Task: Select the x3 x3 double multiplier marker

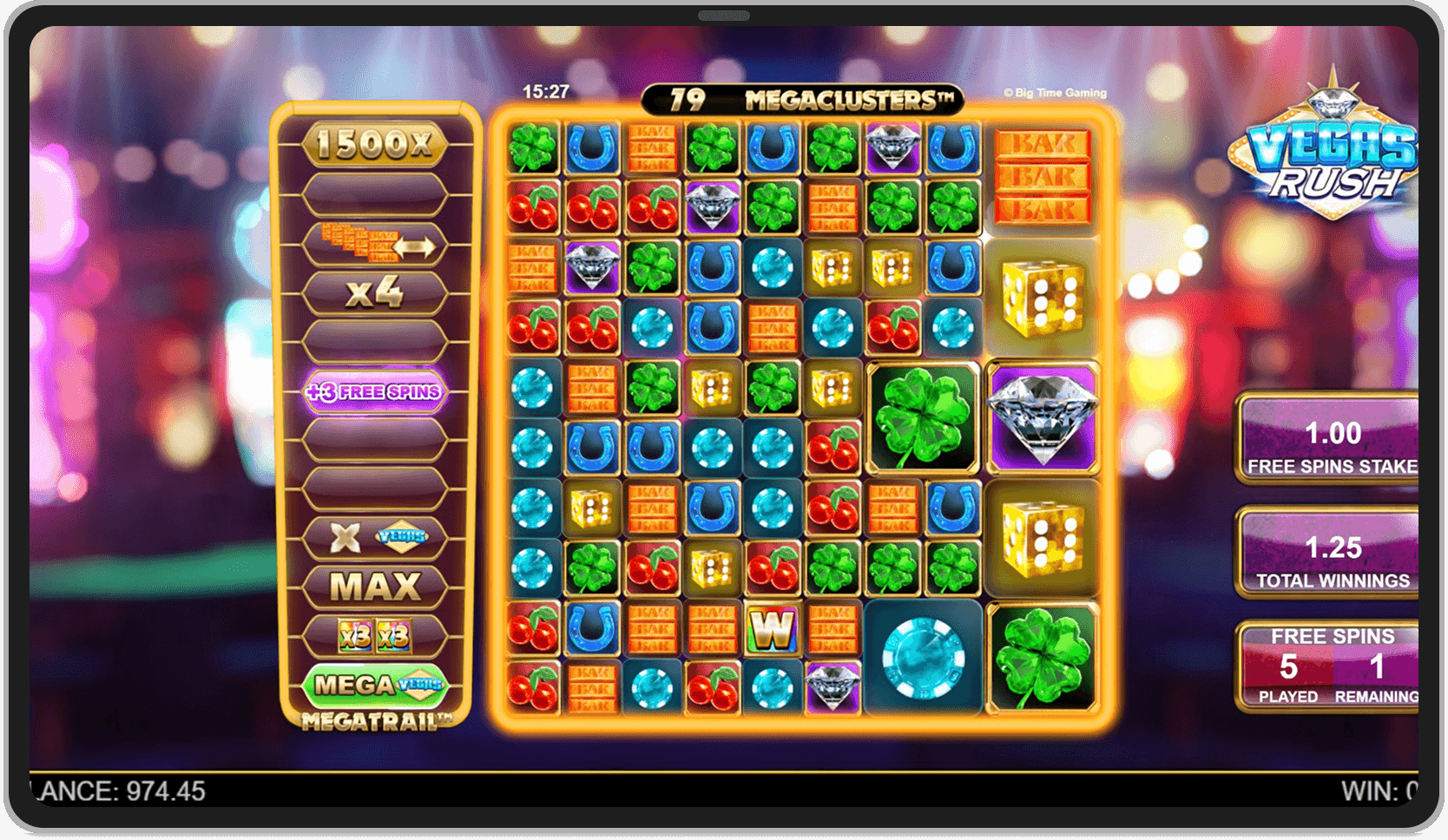Action: [375, 636]
